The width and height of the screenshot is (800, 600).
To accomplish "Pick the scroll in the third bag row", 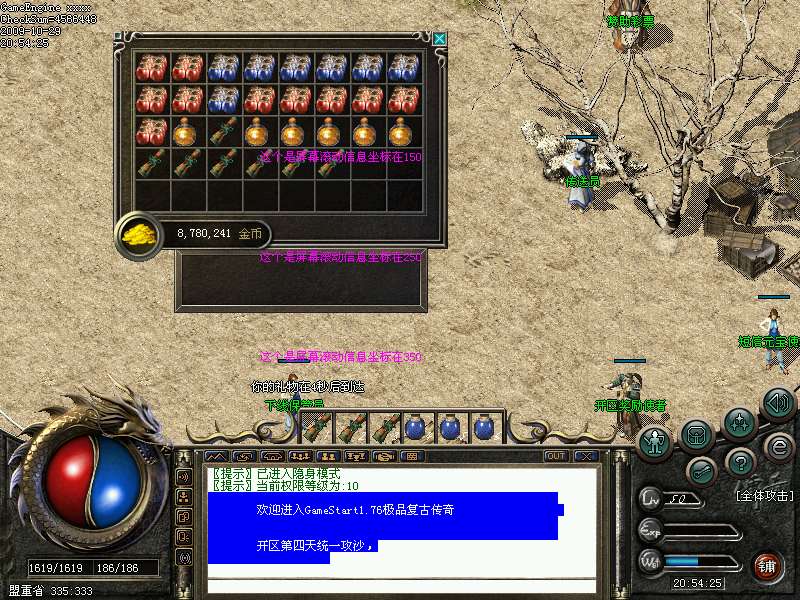I will pyautogui.click(x=223, y=132).
